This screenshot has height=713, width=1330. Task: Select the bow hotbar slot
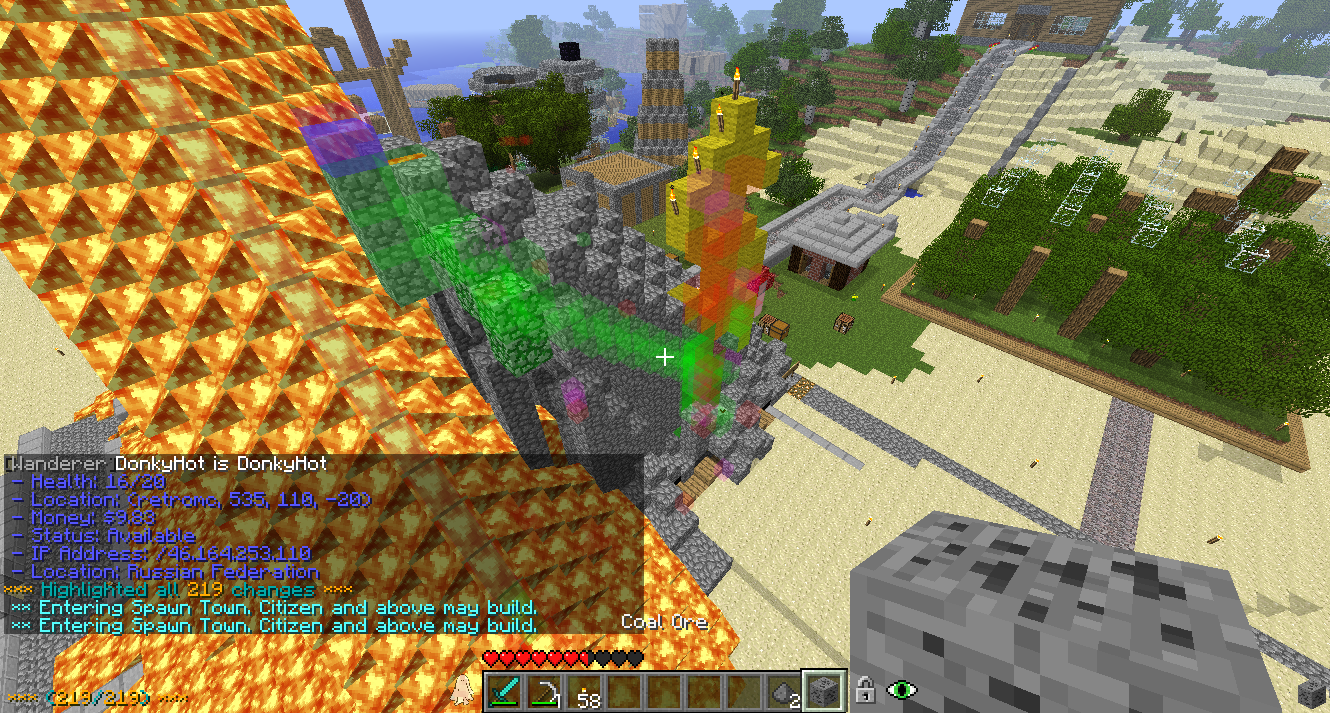pyautogui.click(x=546, y=692)
